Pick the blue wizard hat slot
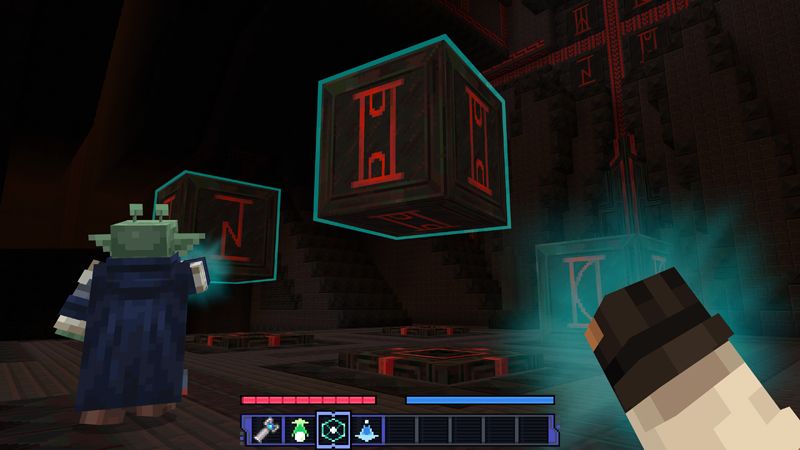Screen dimensions: 800x450 tap(366, 428)
